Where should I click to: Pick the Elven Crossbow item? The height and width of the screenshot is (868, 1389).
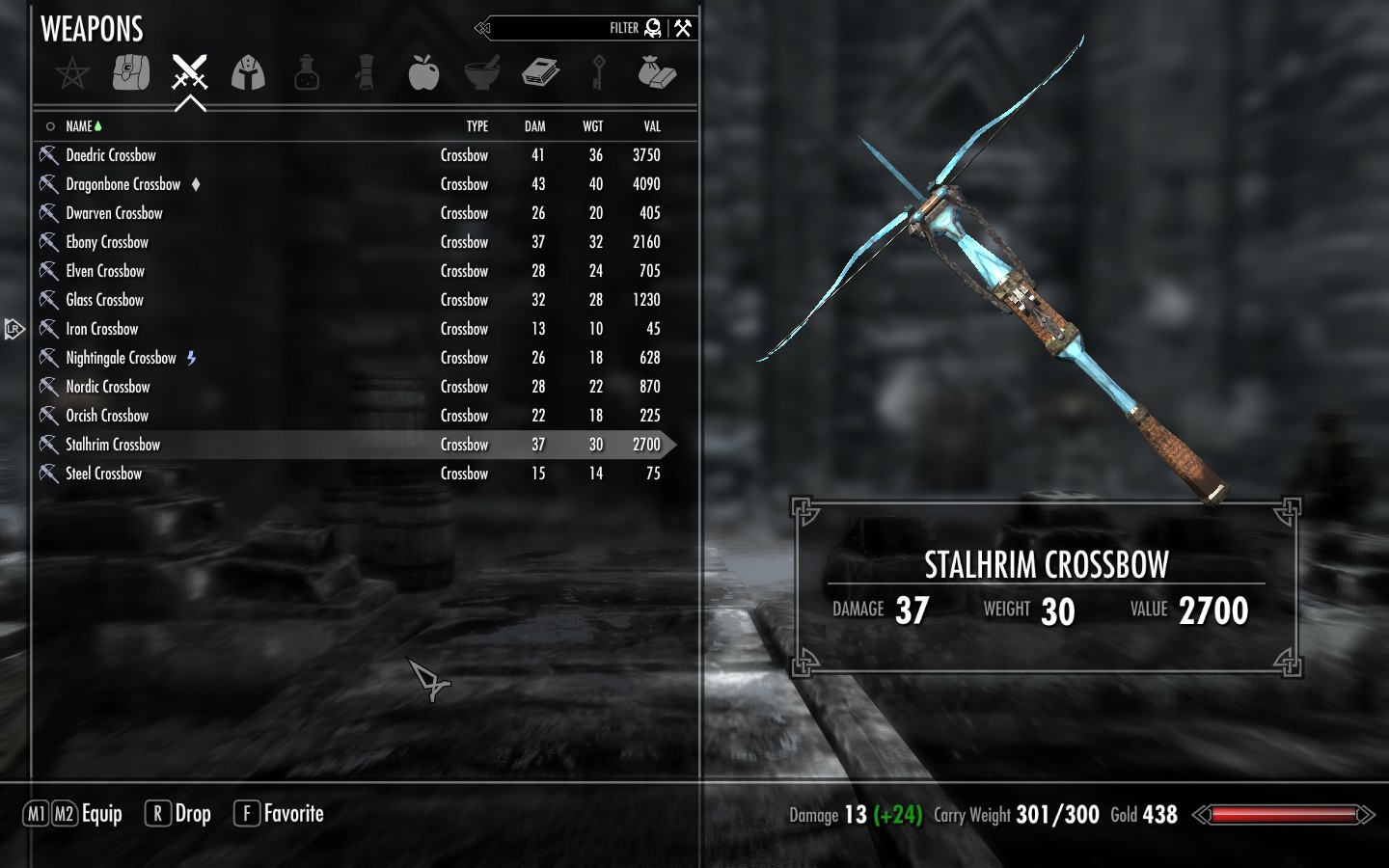pyautogui.click(x=105, y=271)
